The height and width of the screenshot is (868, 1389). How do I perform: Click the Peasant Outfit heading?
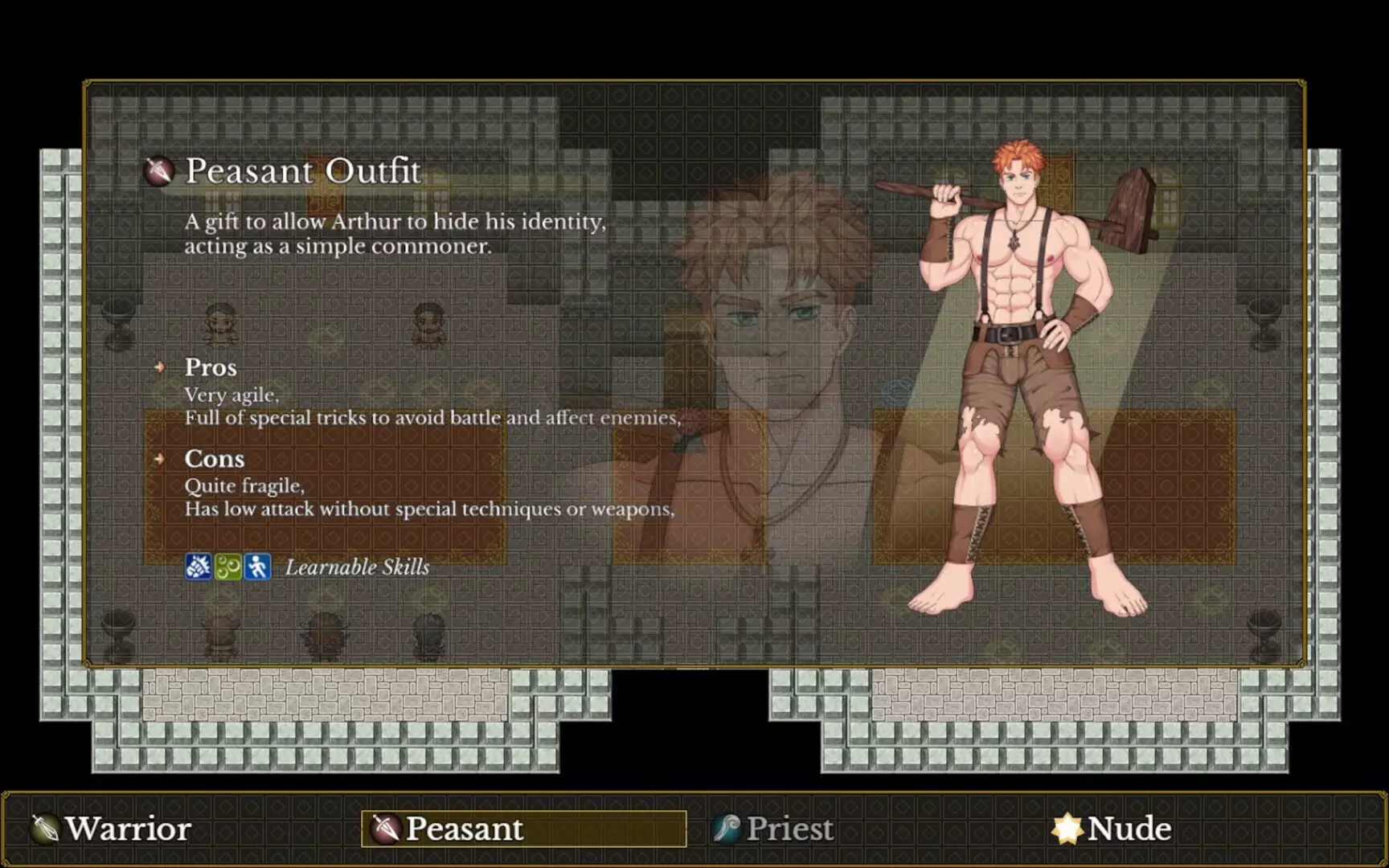303,171
